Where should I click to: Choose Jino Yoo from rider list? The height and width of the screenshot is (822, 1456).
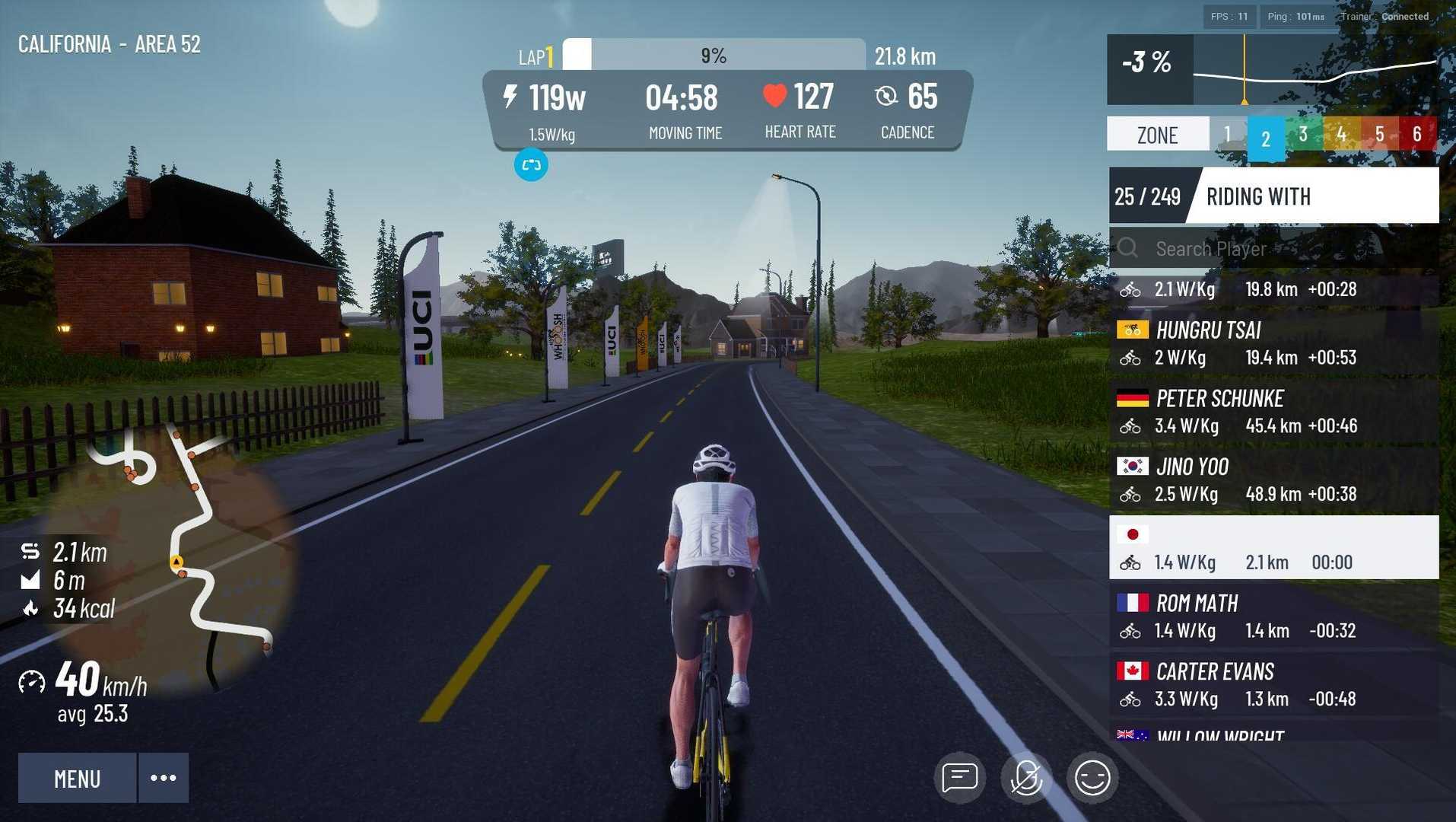pyautogui.click(x=1273, y=480)
